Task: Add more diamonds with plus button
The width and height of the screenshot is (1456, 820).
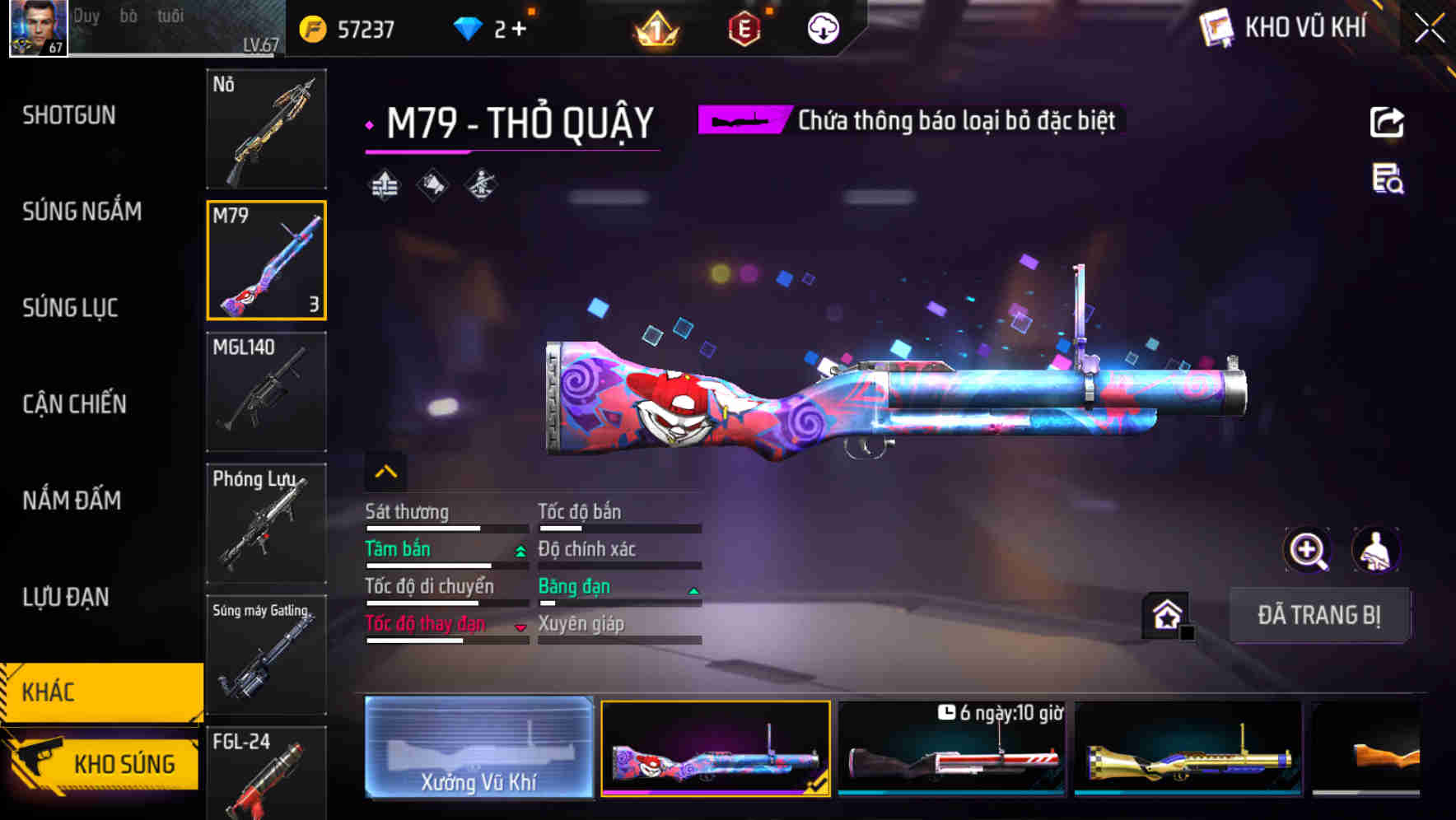Action: tap(519, 29)
